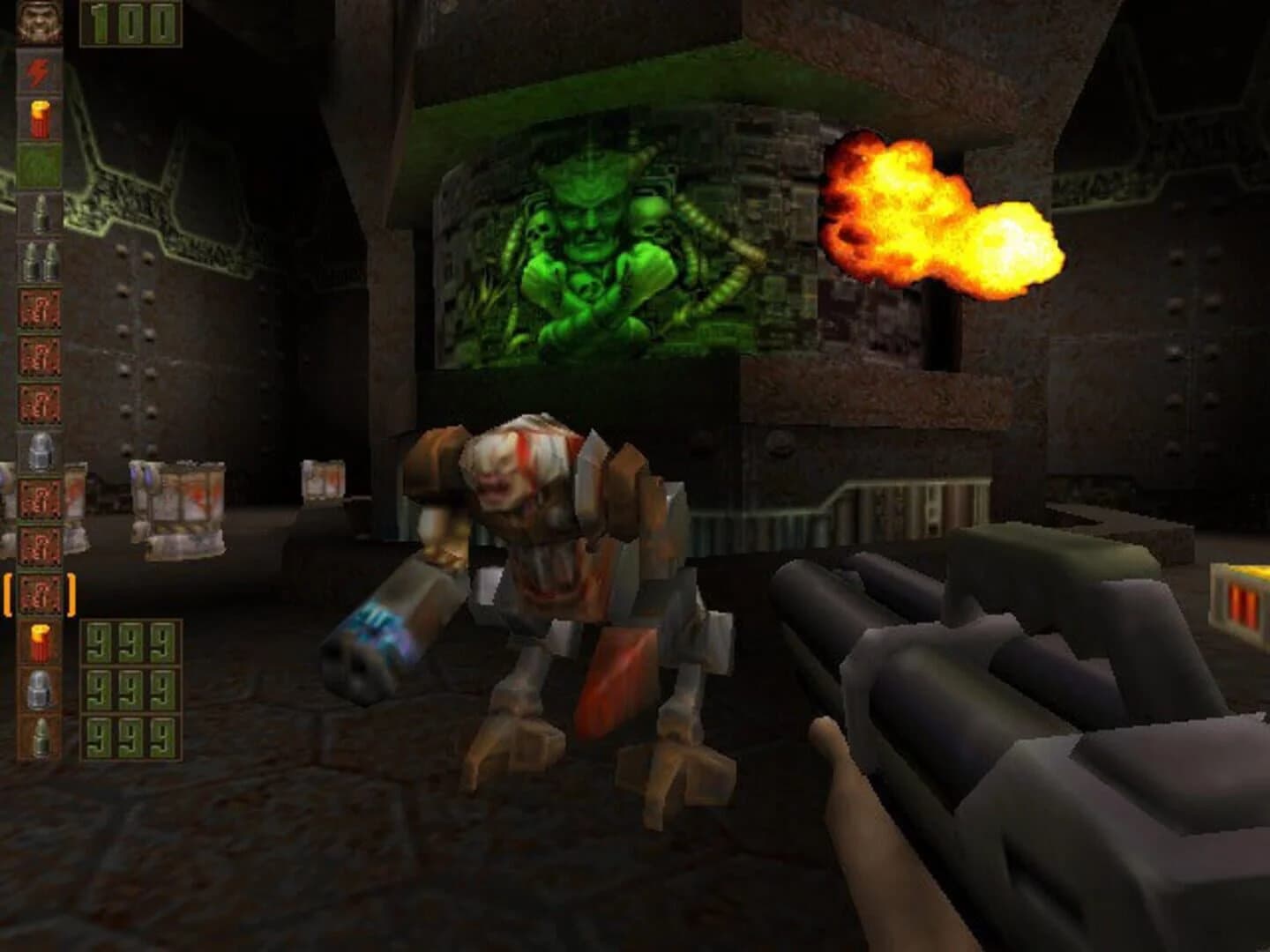This screenshot has width=1270, height=952.
Task: Select the single gray bullet ammo icon
Action: [x=40, y=213]
